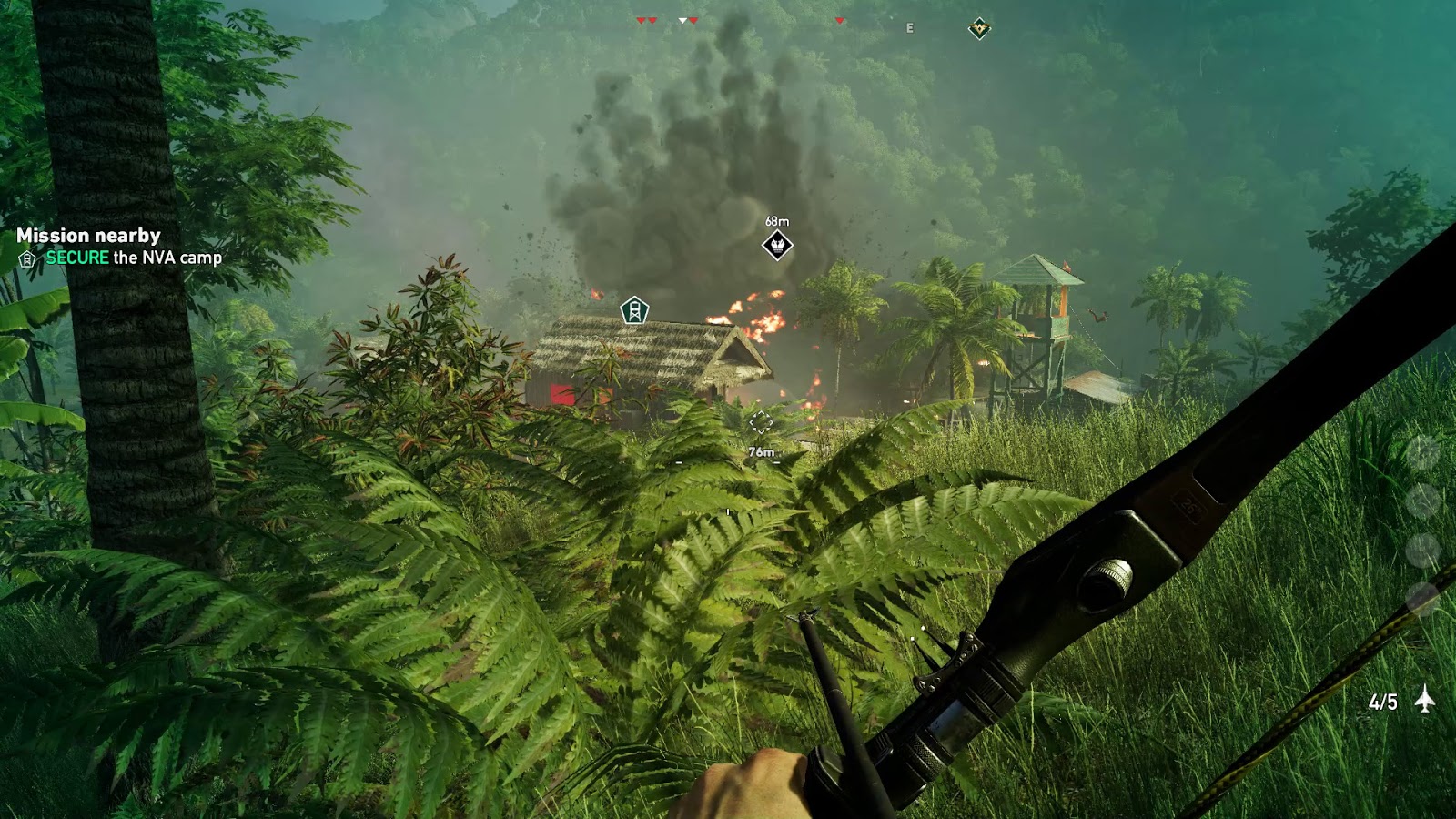Expand the Mission nearby notification panel

86,235
